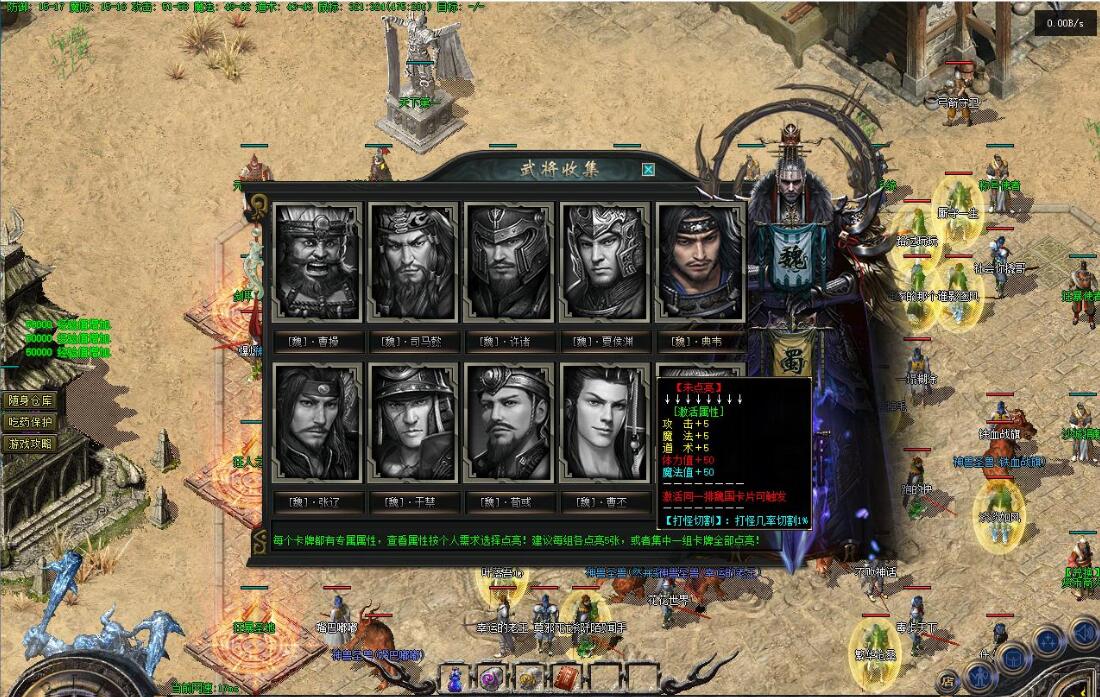Open the 吃药保护 potion protection settings
This screenshot has height=697, width=1100.
(30, 422)
